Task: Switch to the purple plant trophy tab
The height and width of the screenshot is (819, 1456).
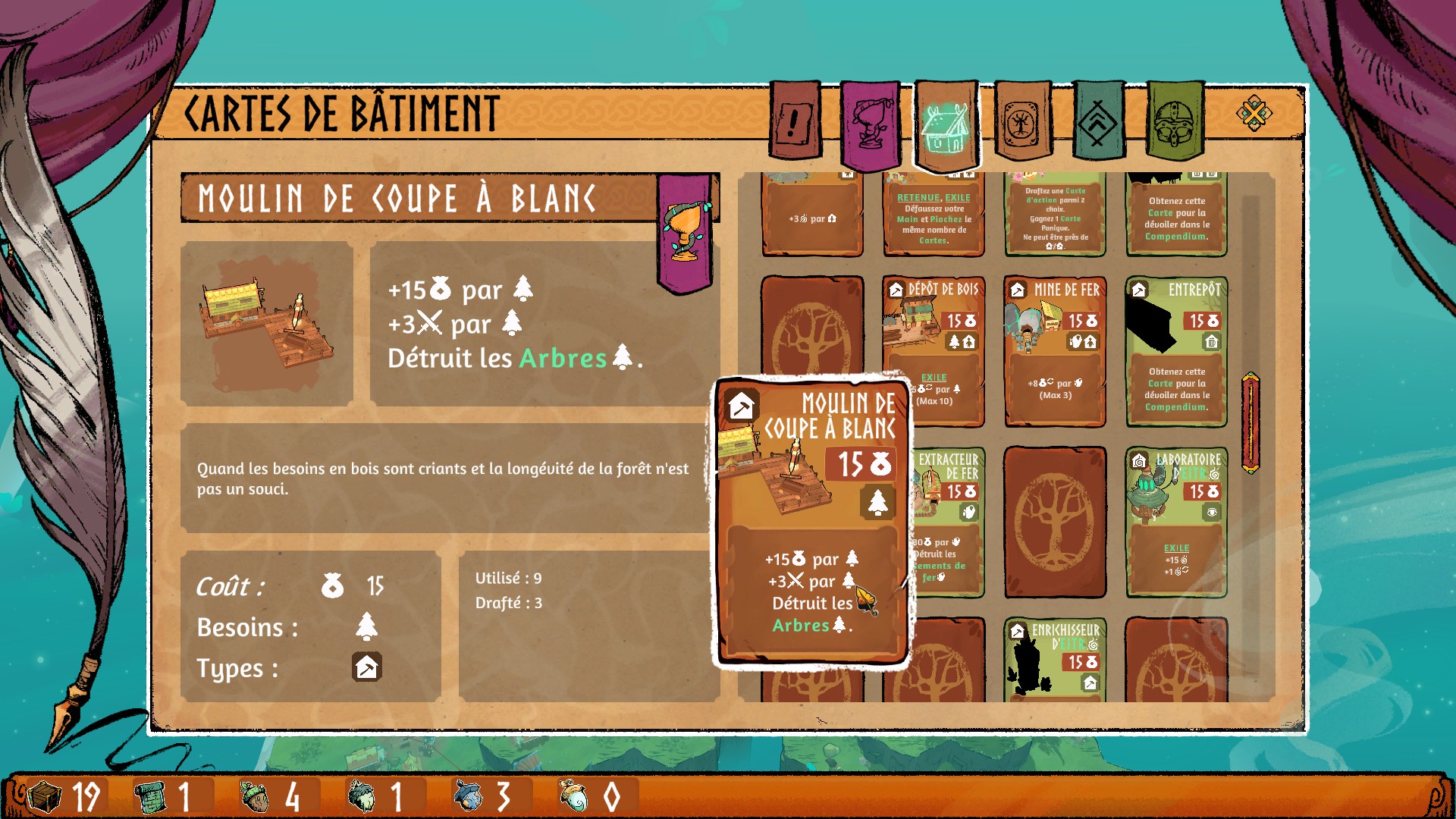Action: pos(871,124)
